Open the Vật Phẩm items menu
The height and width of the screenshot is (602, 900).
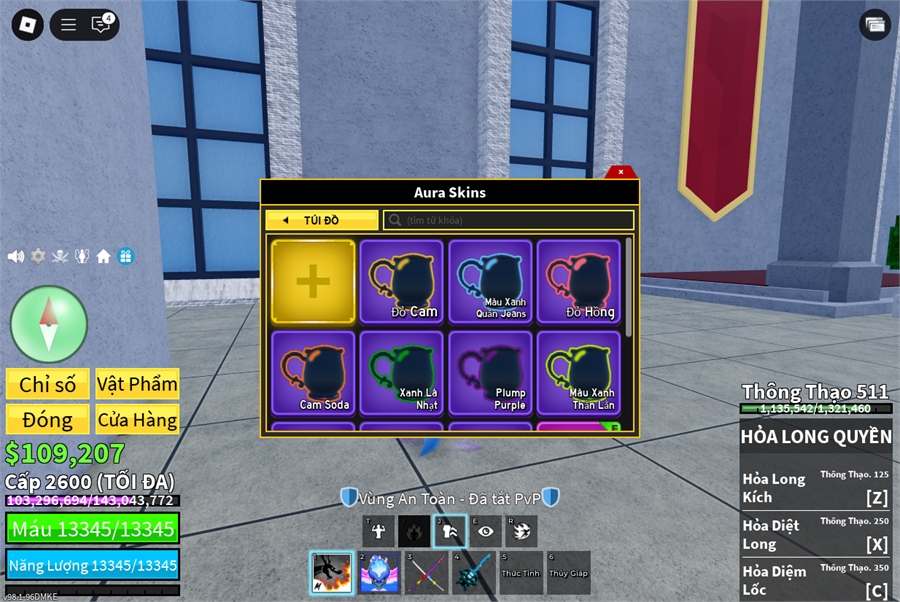138,384
